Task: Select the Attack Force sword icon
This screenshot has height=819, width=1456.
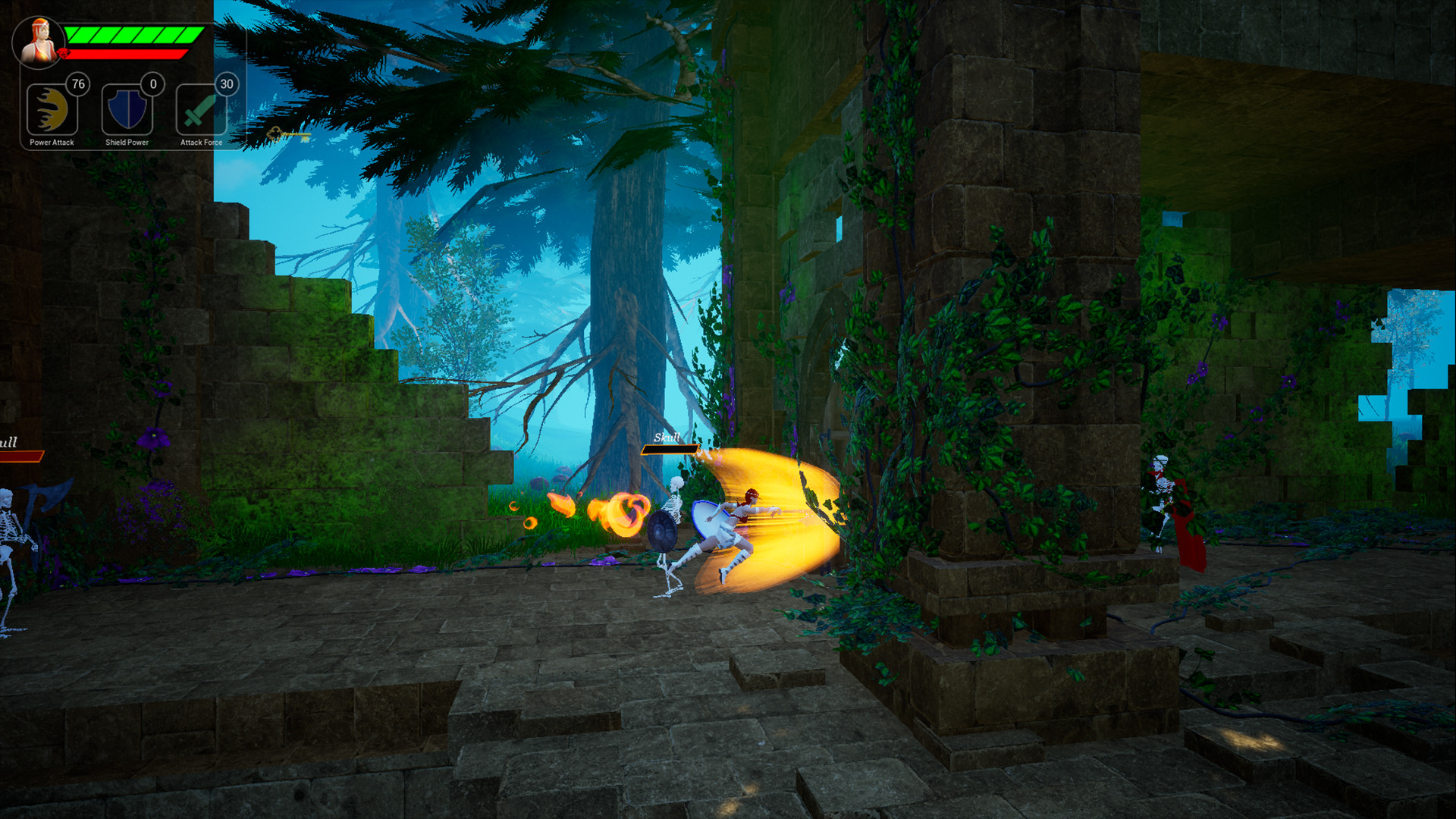Action: 199,109
